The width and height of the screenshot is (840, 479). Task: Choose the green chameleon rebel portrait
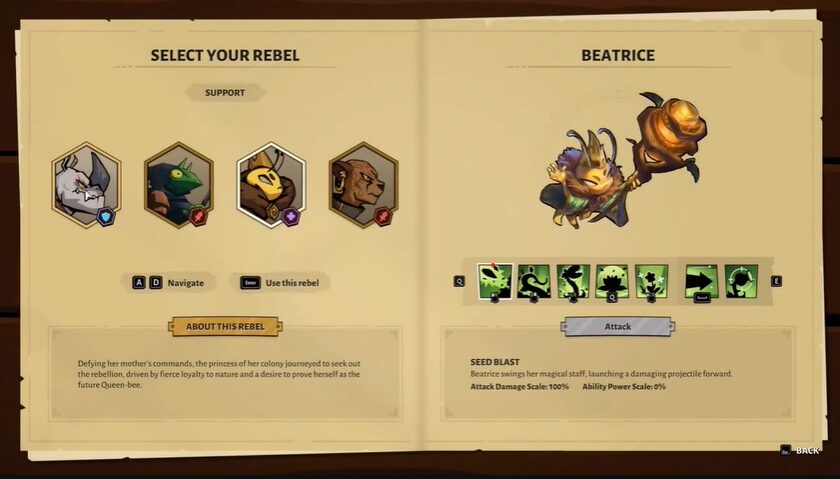click(178, 185)
